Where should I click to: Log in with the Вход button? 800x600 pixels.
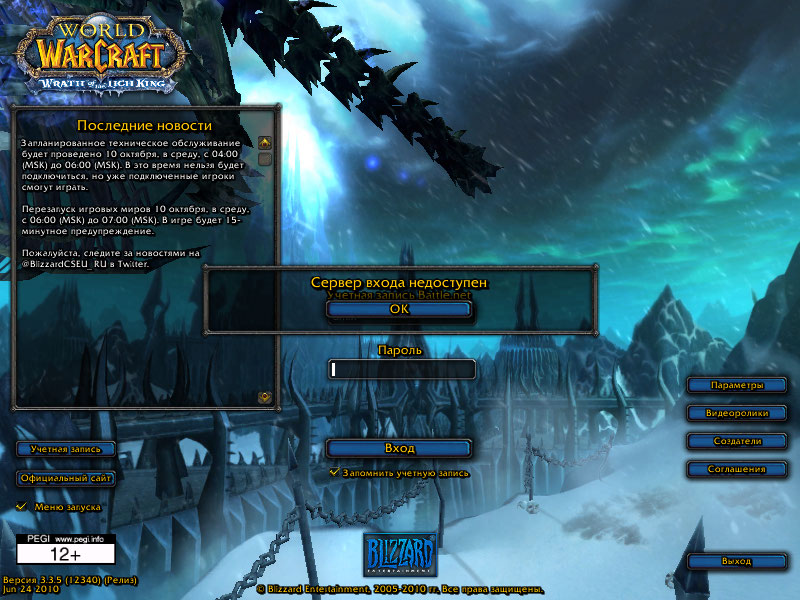(399, 448)
